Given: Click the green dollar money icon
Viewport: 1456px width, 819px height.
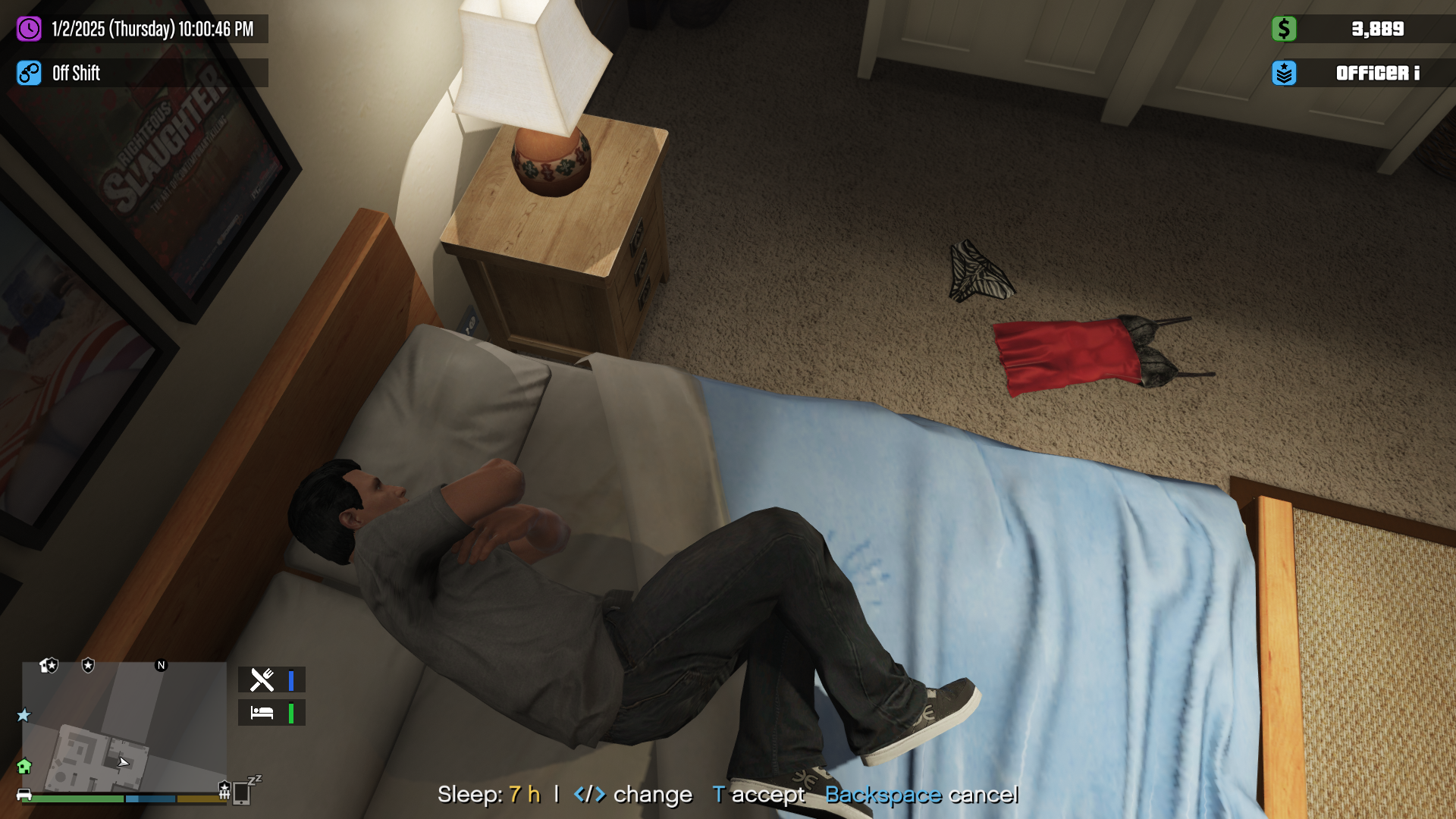Looking at the screenshot, I should click(x=1284, y=30).
